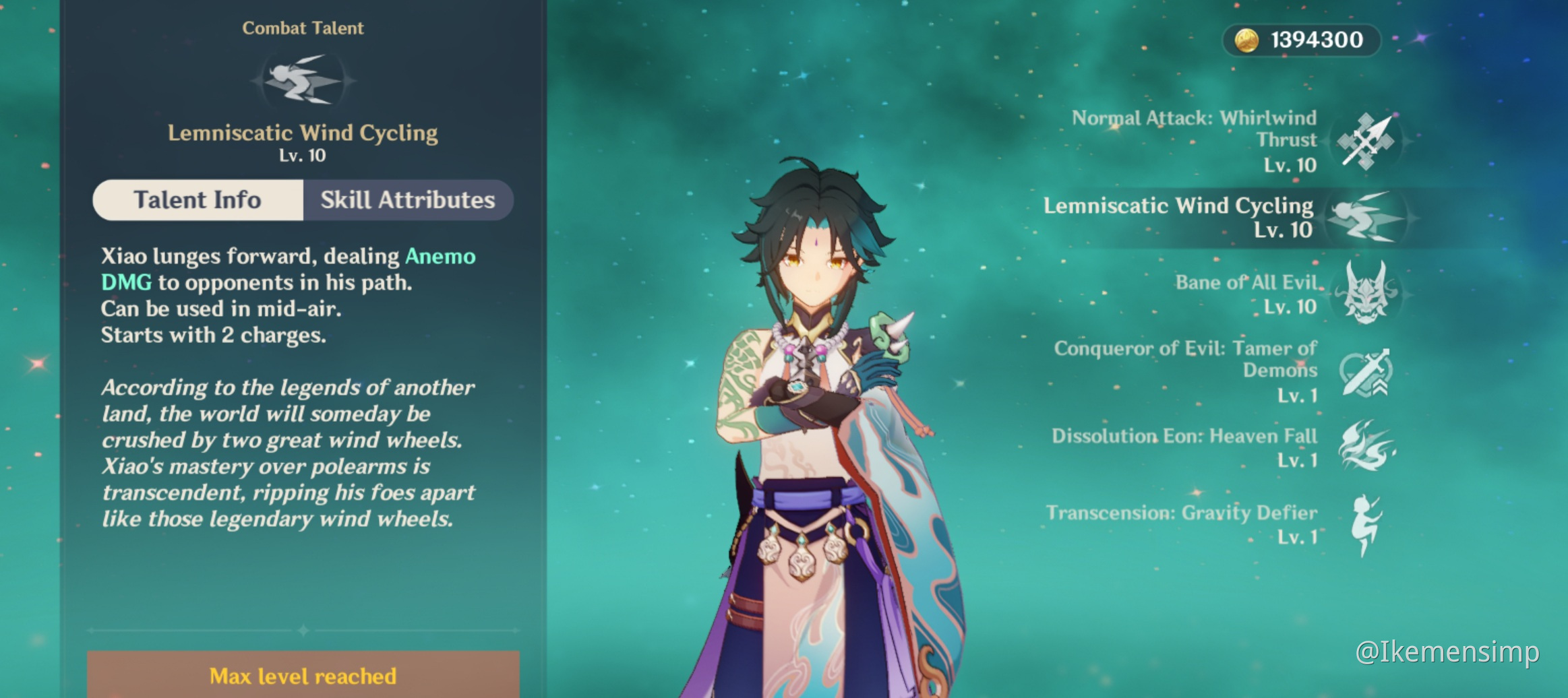Expand the Anemo DMG description link

441,256
